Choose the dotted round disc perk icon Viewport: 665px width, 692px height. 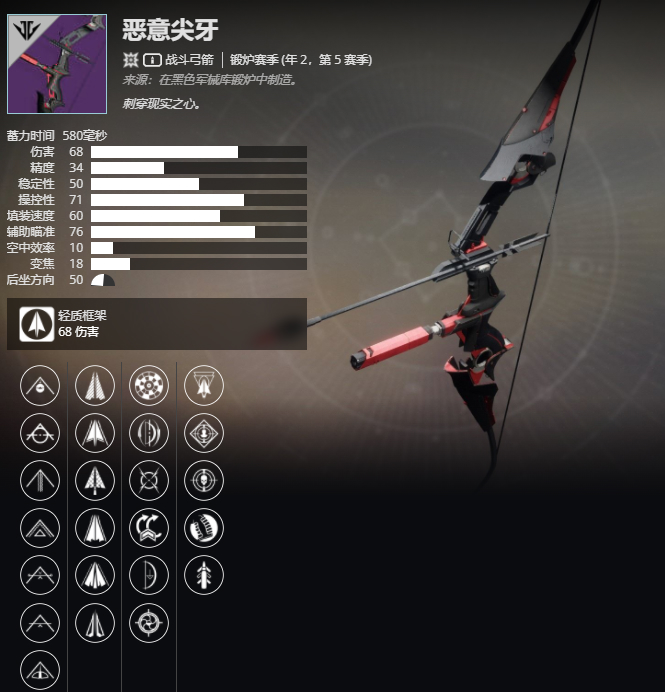point(149,385)
